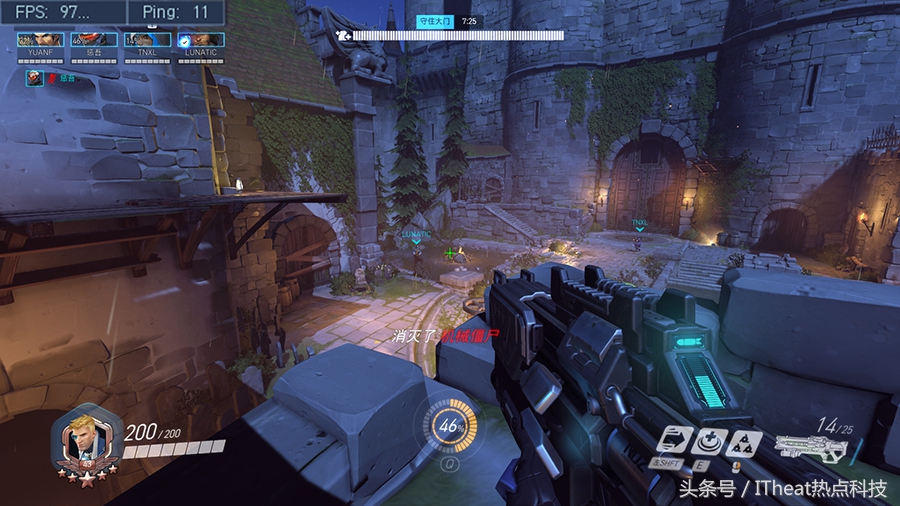The width and height of the screenshot is (900, 506).
Task: Click the ultimate charge meter
Action: coord(449,426)
